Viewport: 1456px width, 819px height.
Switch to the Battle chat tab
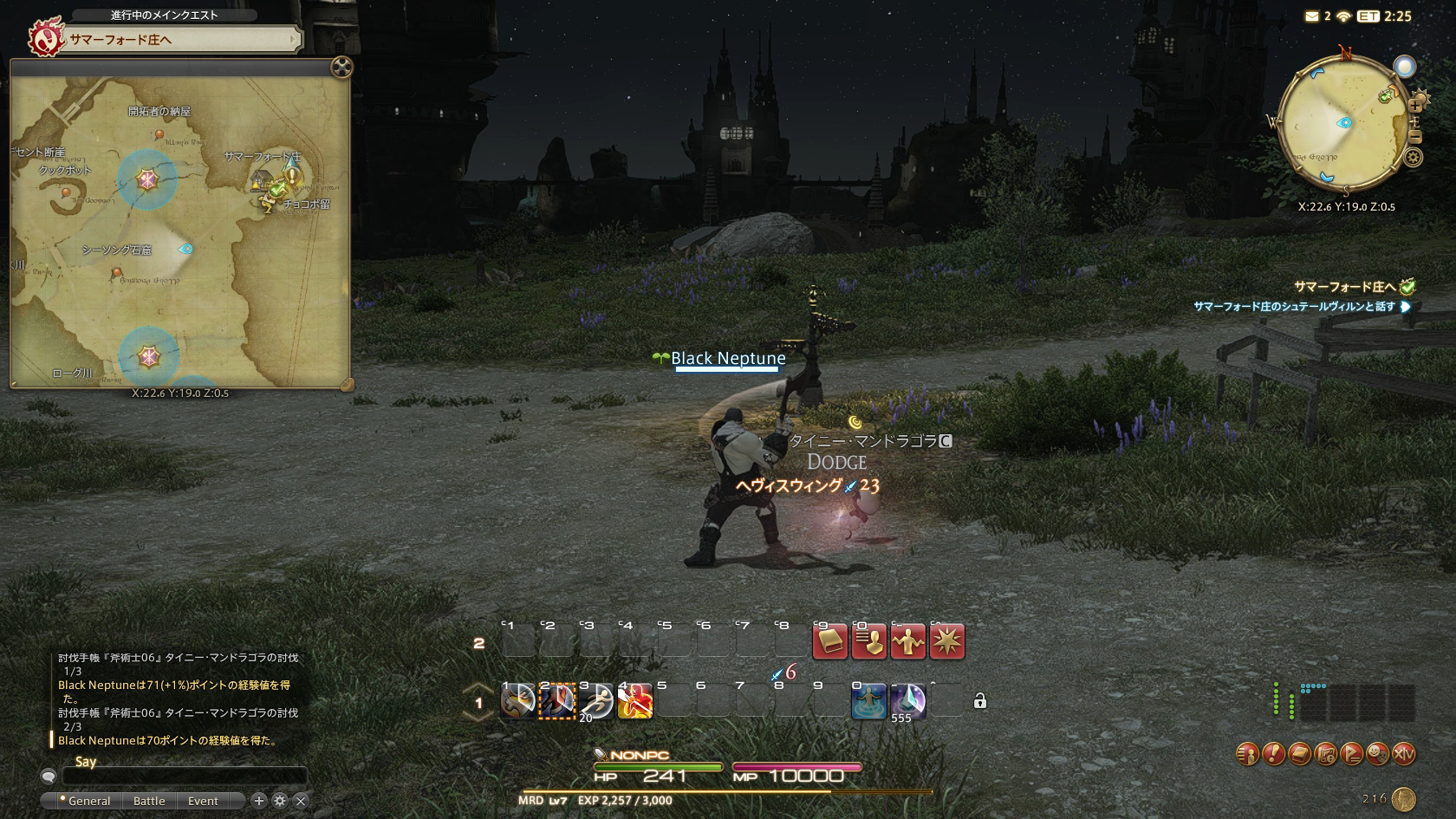(149, 801)
